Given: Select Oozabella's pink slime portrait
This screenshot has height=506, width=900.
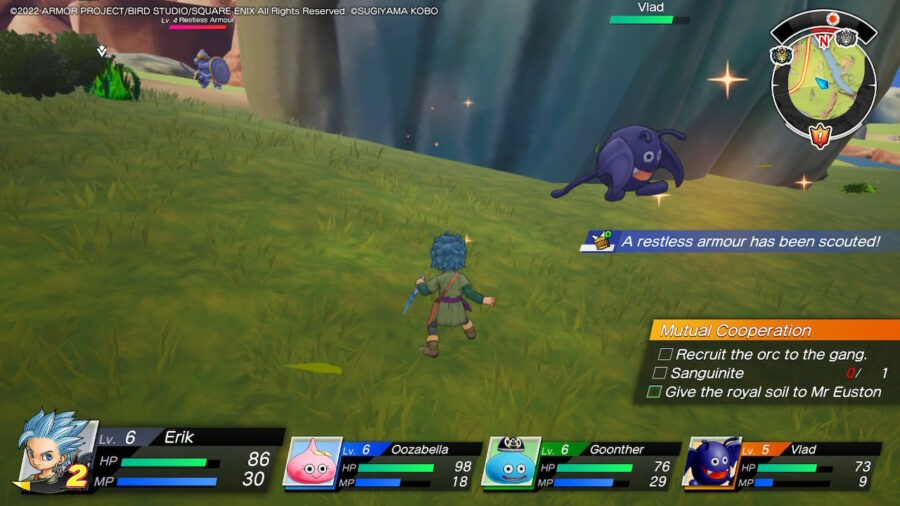Looking at the screenshot, I should tap(311, 462).
